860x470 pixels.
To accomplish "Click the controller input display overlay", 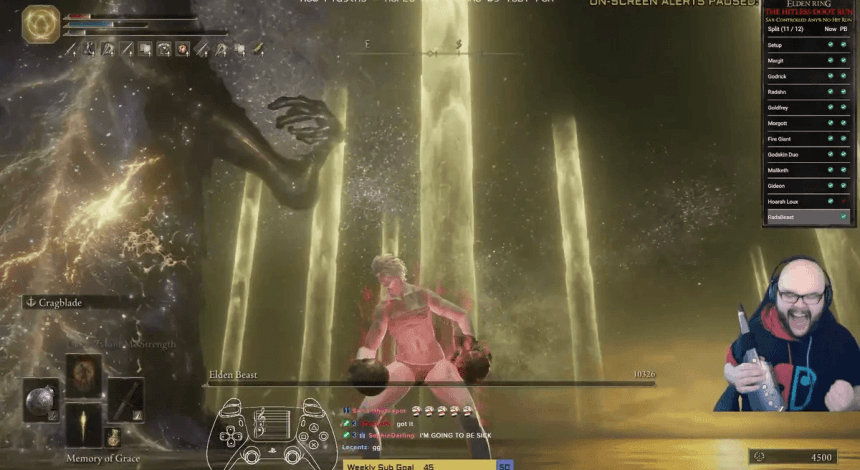I will [x=274, y=437].
